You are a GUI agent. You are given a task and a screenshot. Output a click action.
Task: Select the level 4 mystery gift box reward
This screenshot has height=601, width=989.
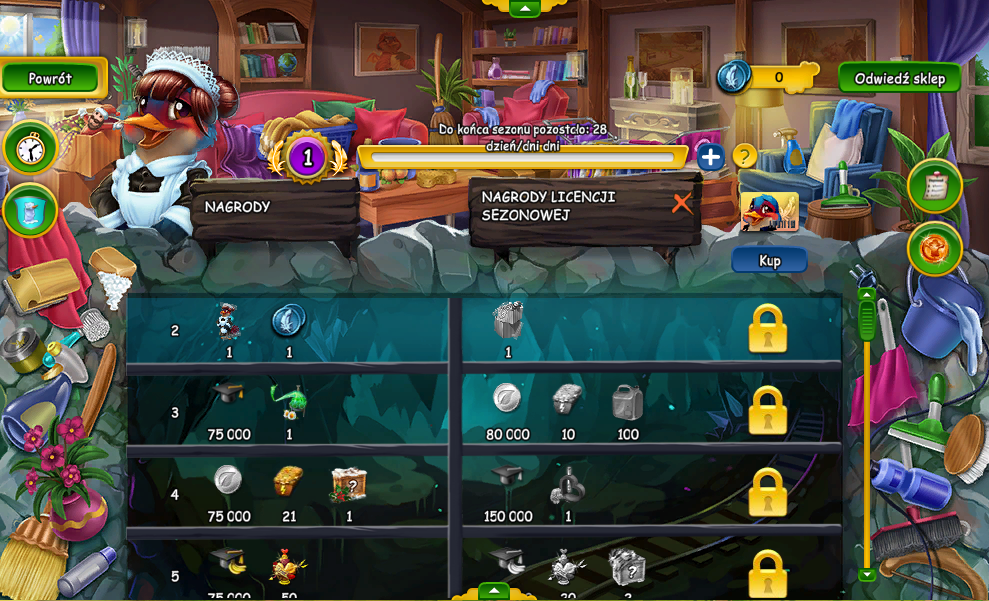click(349, 484)
